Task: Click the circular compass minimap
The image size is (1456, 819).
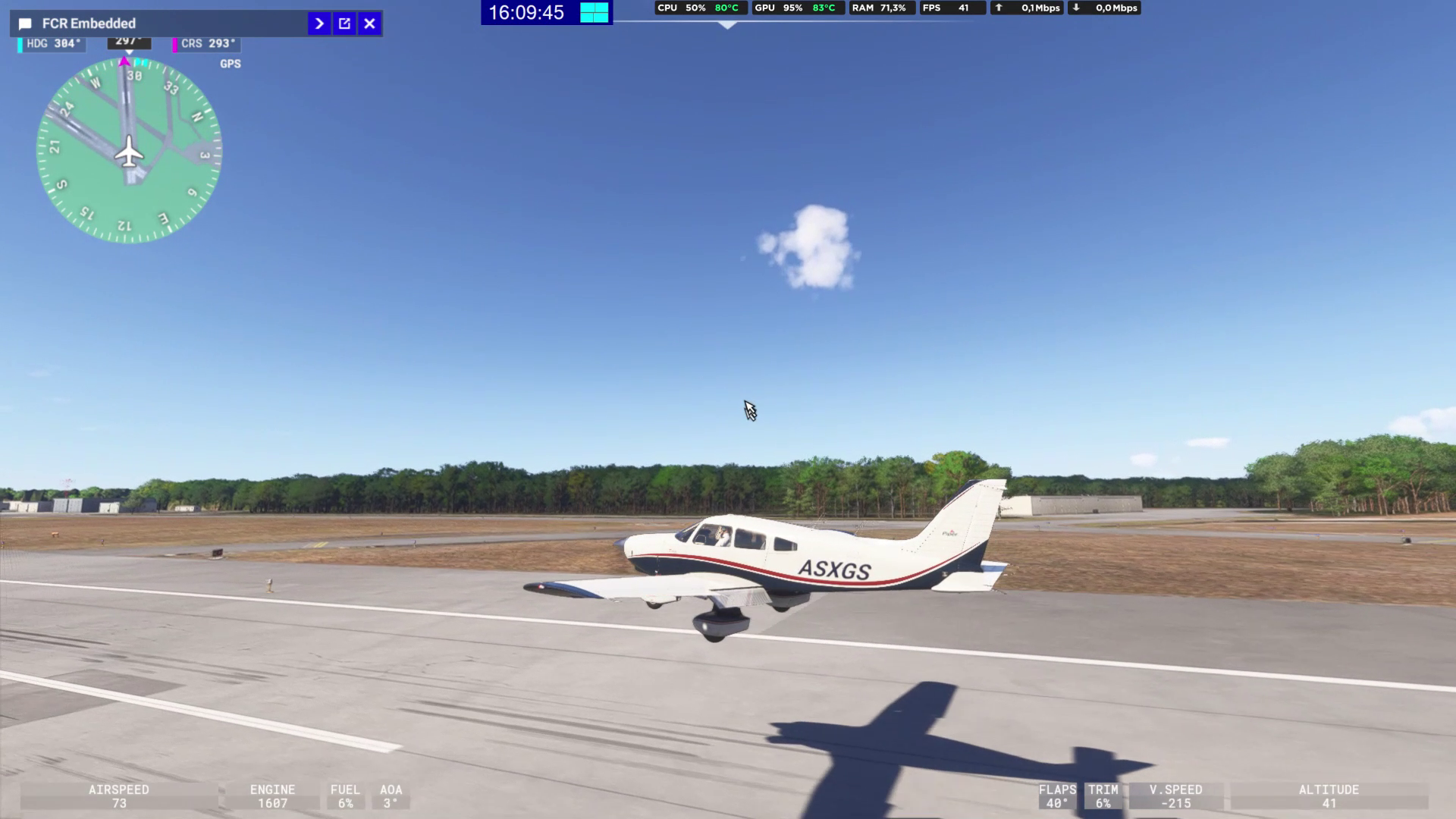Action: (129, 152)
